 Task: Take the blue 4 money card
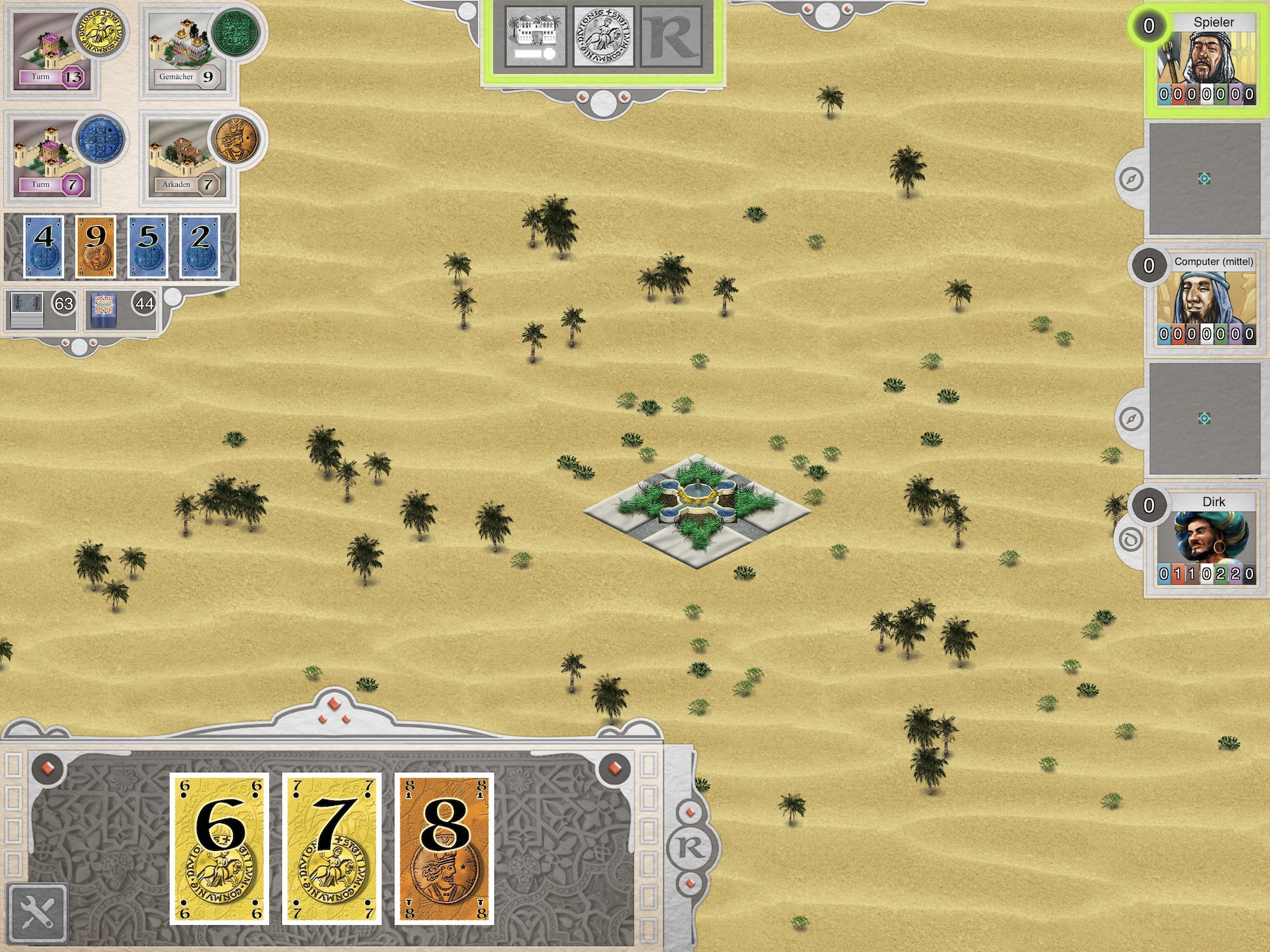coord(44,247)
